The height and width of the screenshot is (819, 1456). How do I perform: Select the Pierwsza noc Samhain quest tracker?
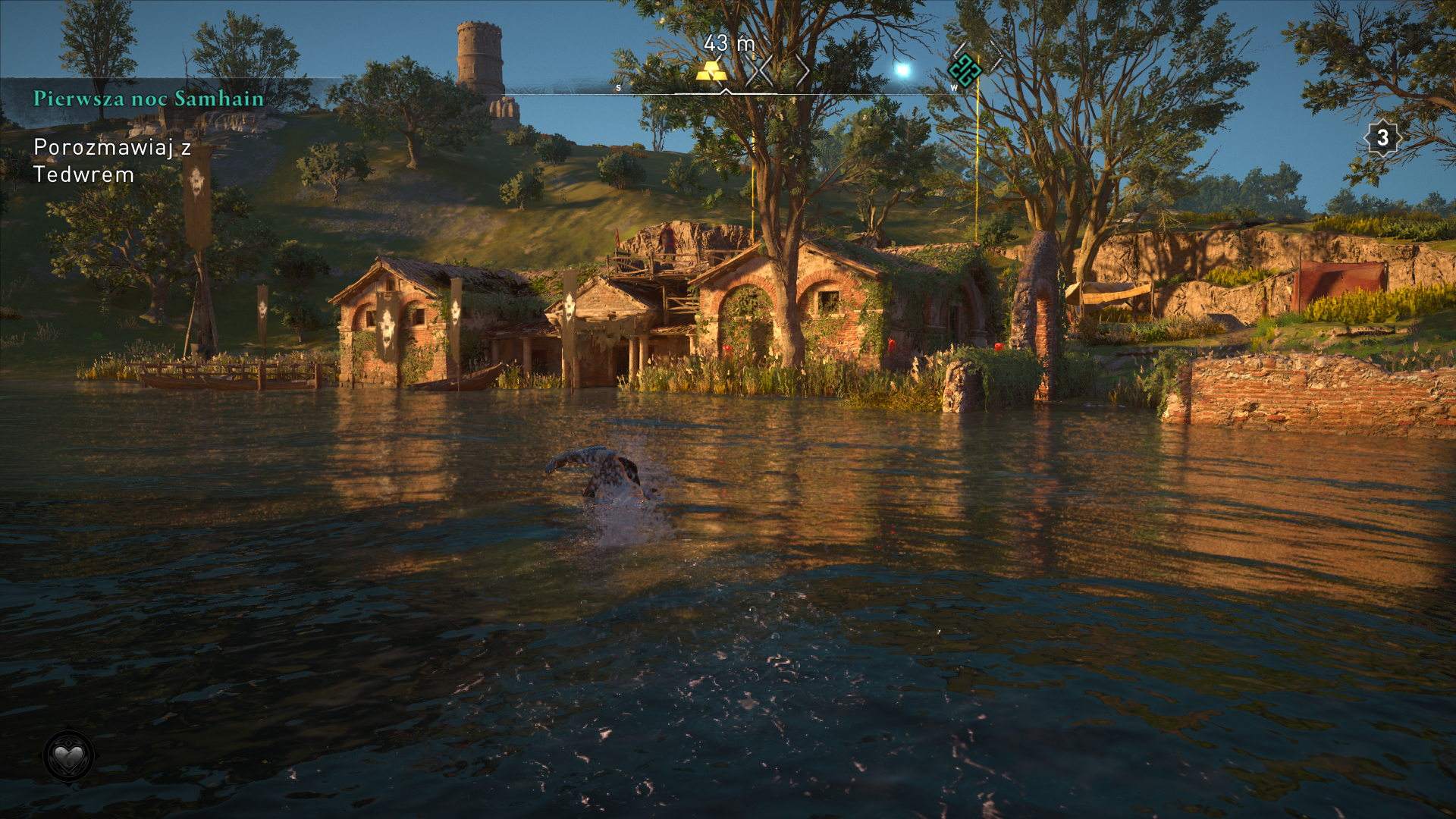point(149,99)
